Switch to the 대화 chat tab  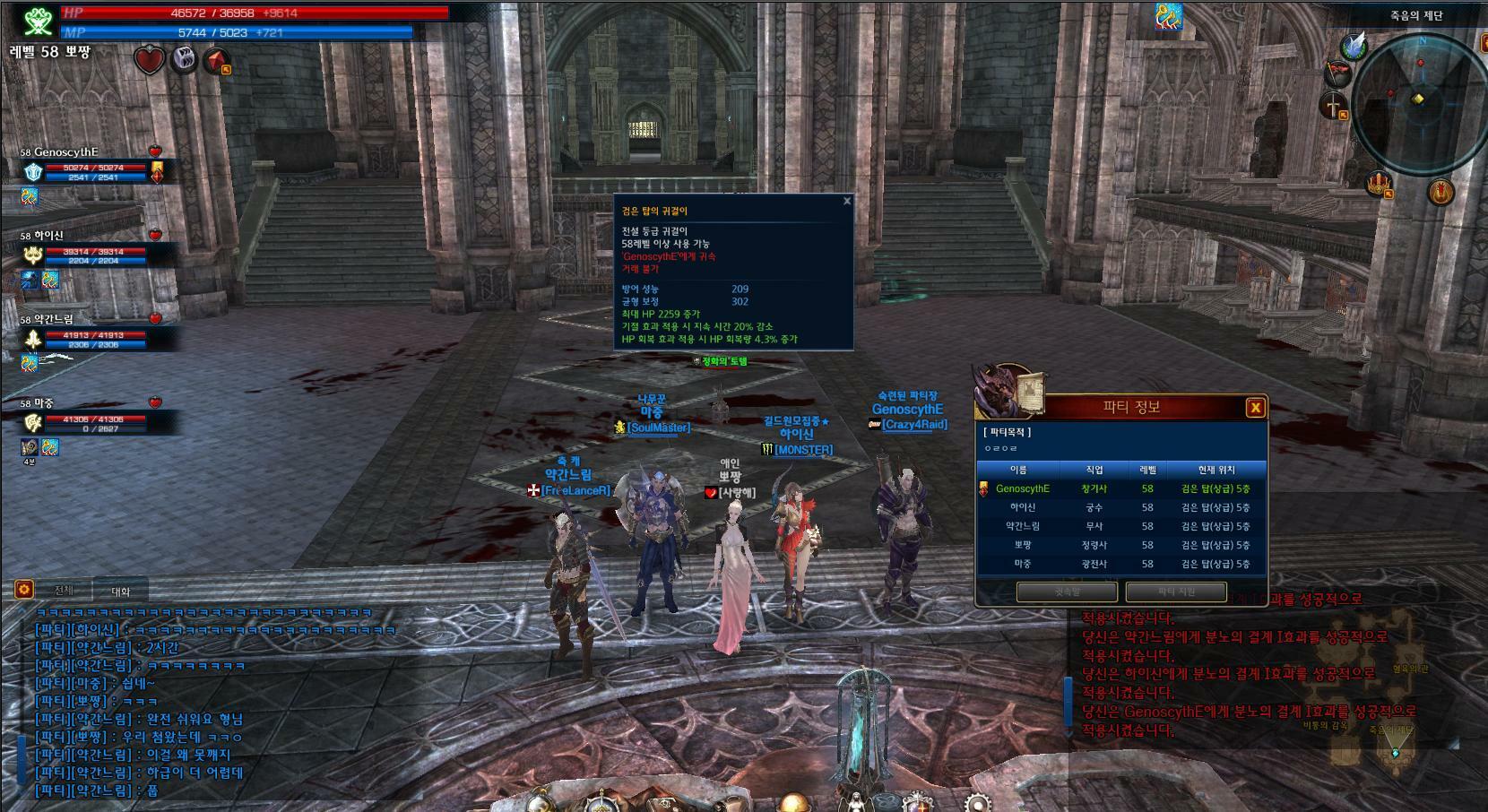[x=121, y=592]
